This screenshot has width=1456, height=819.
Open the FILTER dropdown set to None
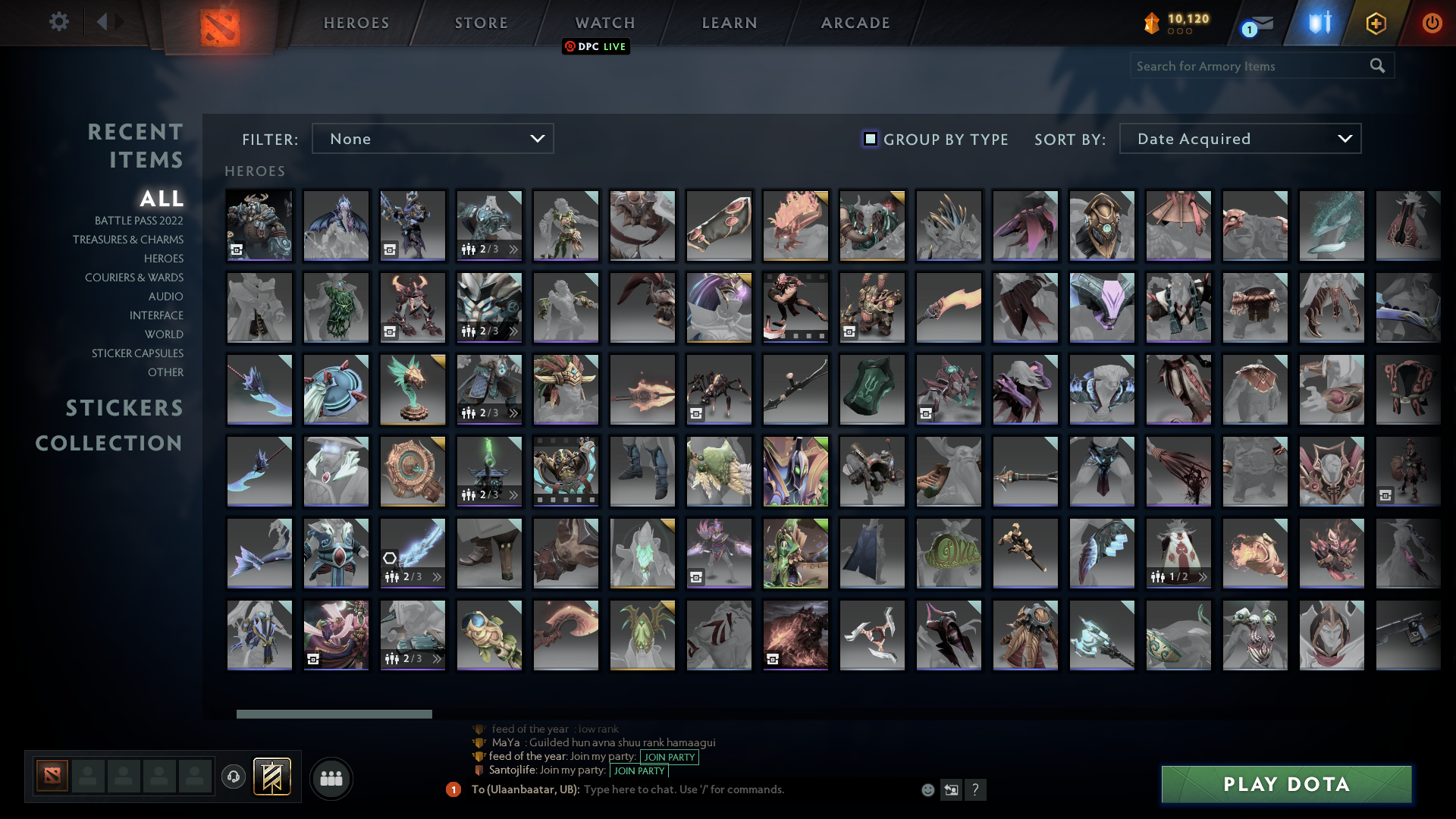point(432,139)
